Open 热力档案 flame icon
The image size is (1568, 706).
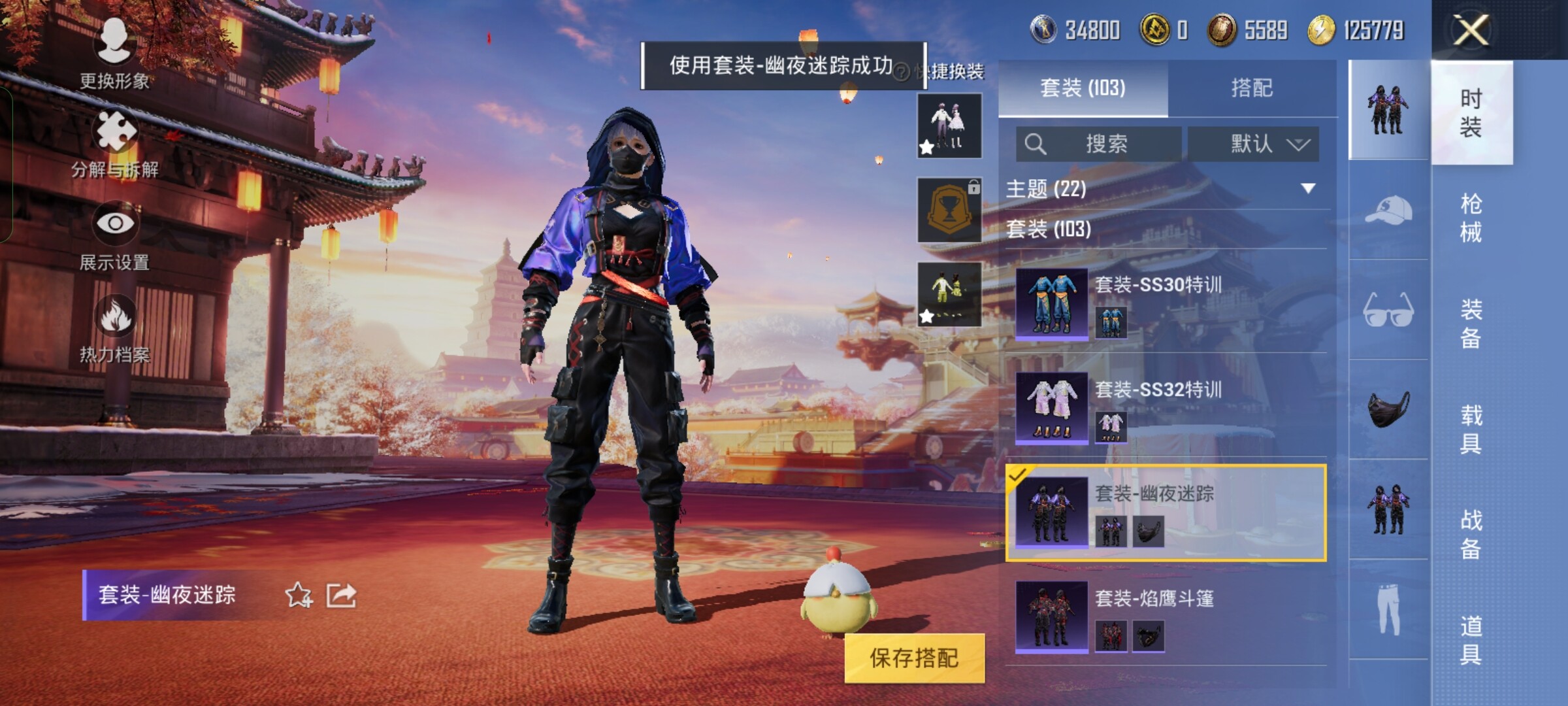coord(115,328)
